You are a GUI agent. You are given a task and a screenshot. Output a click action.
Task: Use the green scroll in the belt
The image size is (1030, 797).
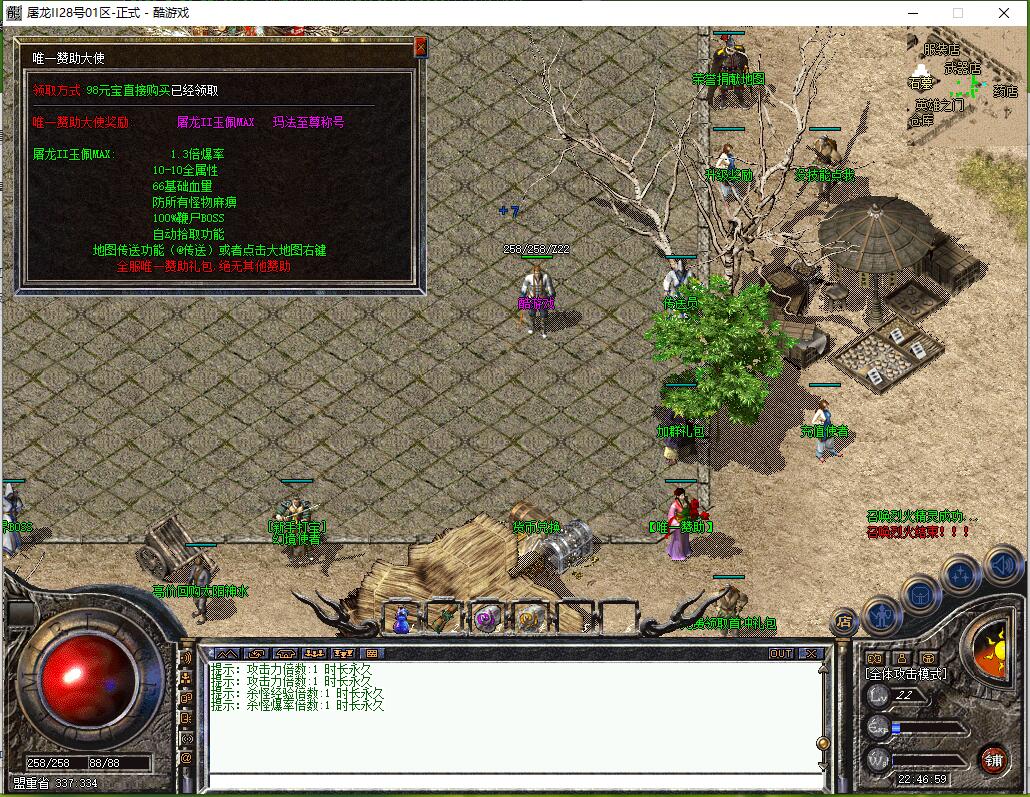[444, 619]
